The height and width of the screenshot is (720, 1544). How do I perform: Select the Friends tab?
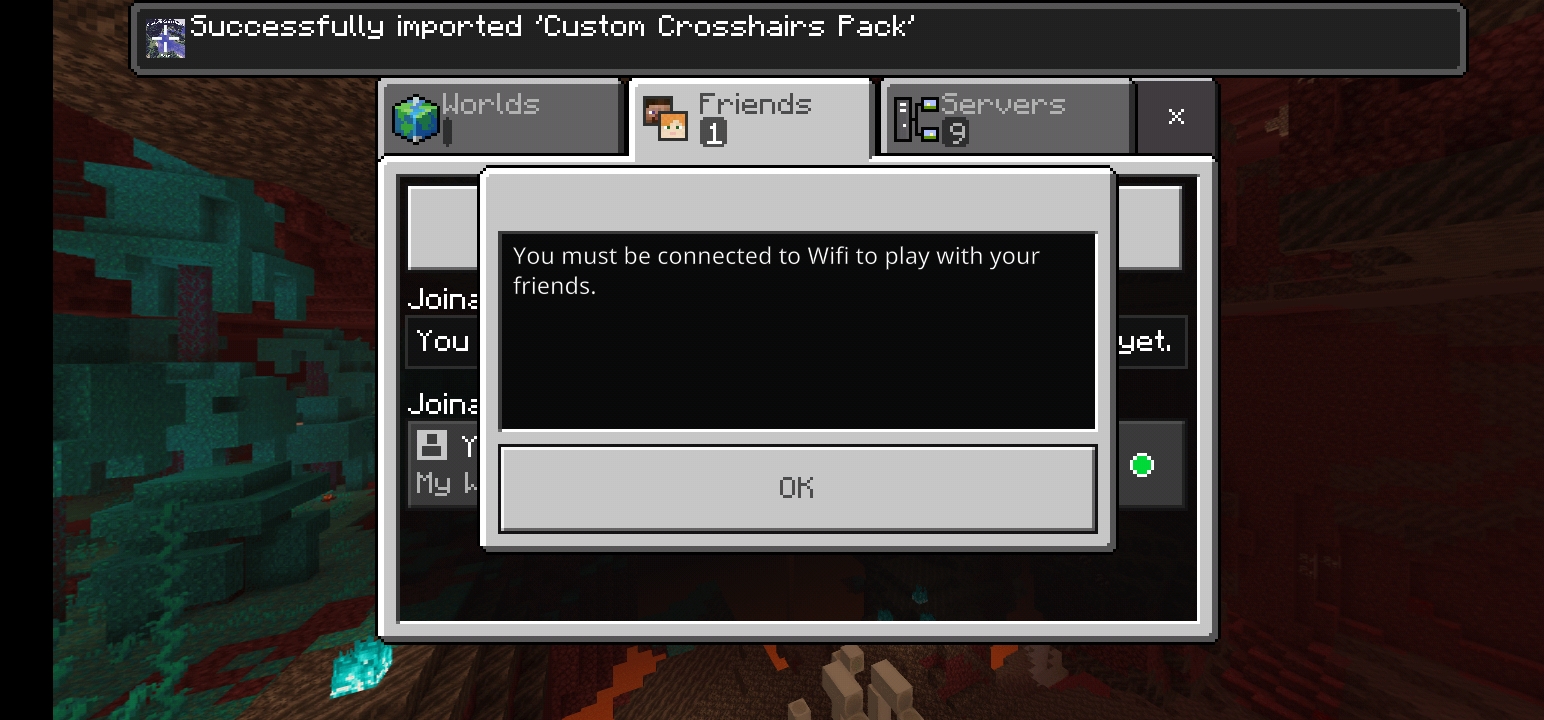click(x=752, y=118)
